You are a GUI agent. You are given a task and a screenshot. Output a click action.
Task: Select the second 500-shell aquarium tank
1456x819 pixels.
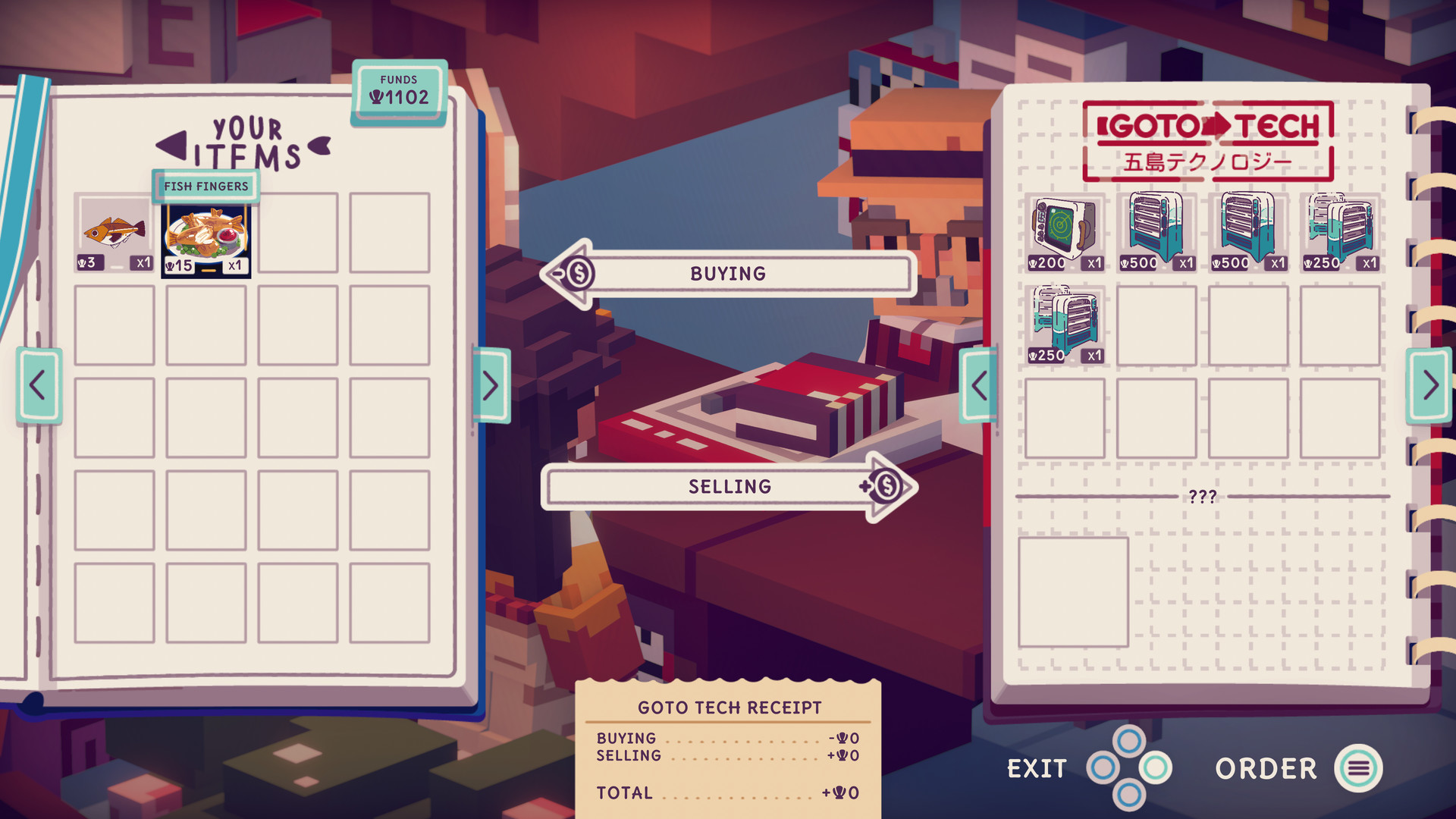1244,231
